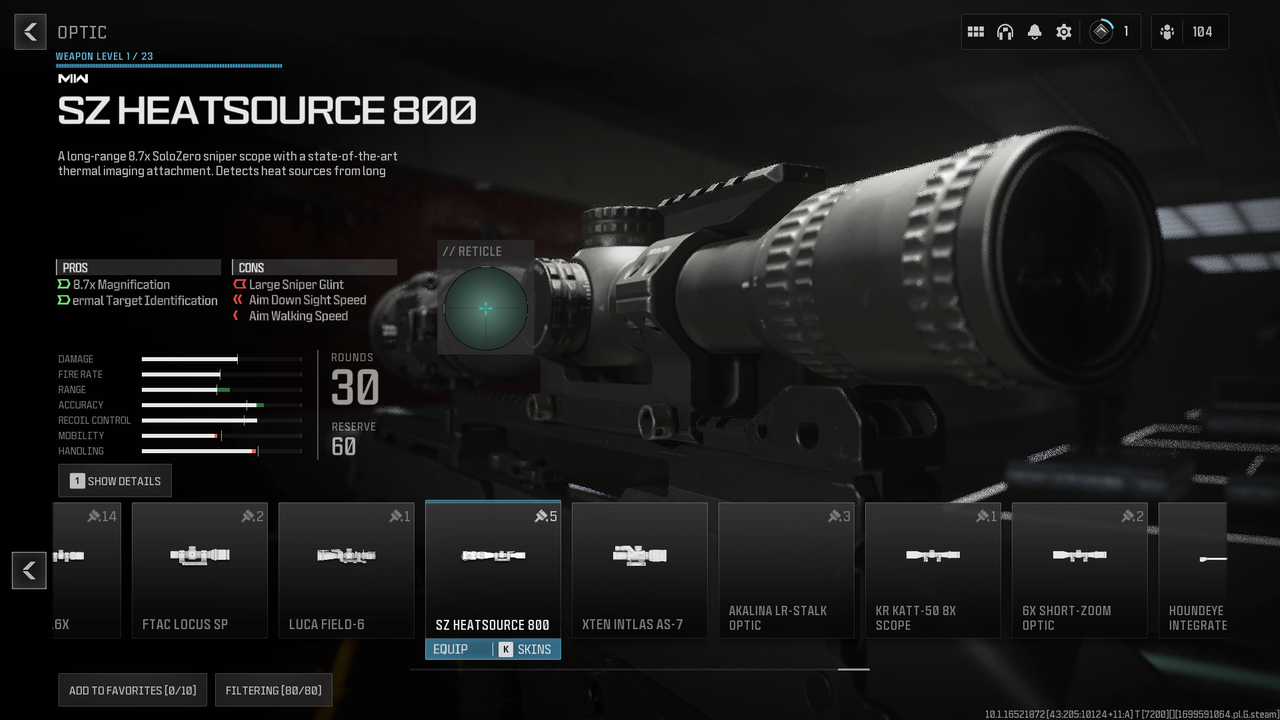Toggle Show Details for weapon stats
The height and width of the screenshot is (720, 1280).
[114, 480]
